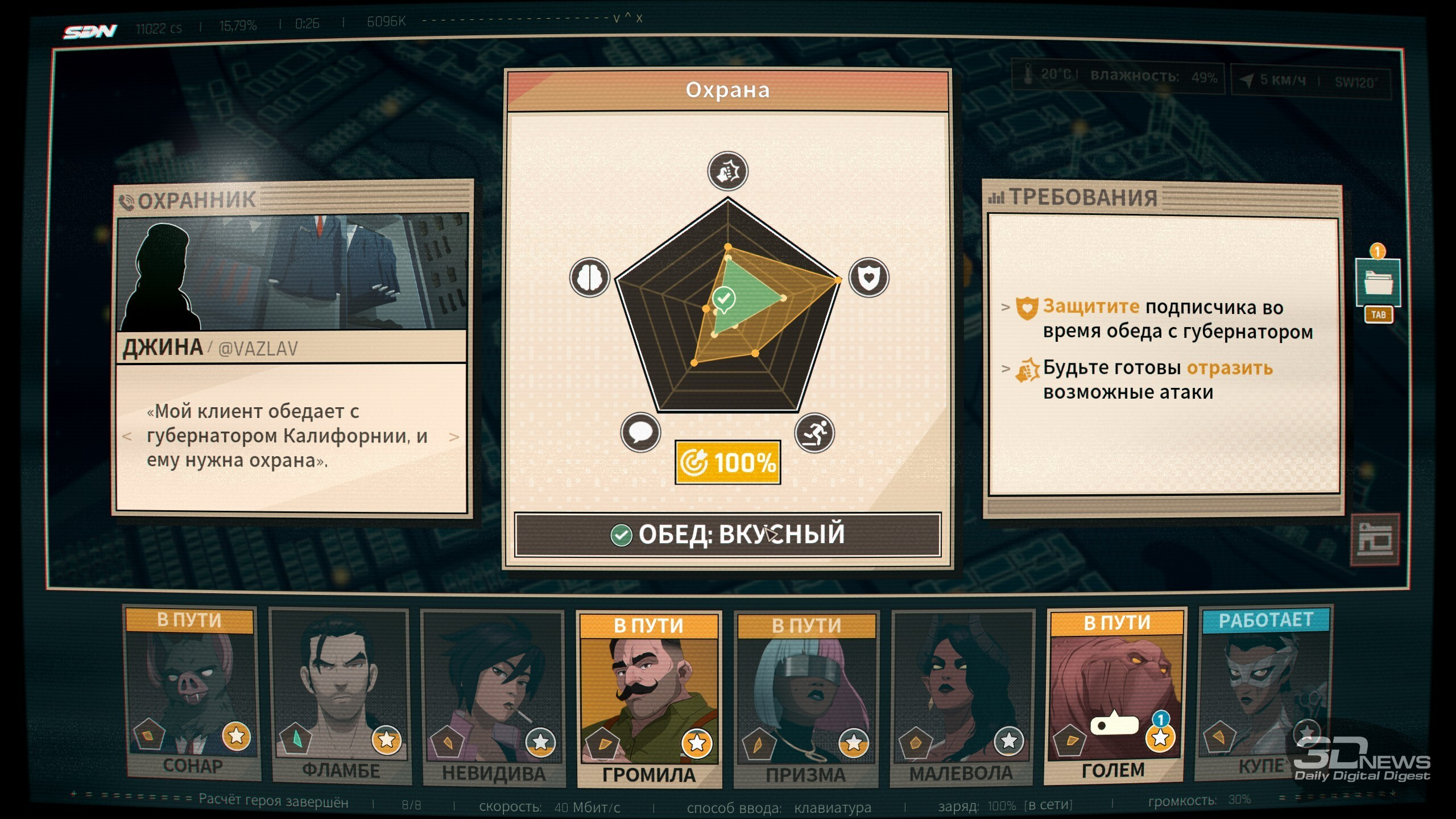
Task: Pick the Голем hero card
Action: pos(1115,695)
